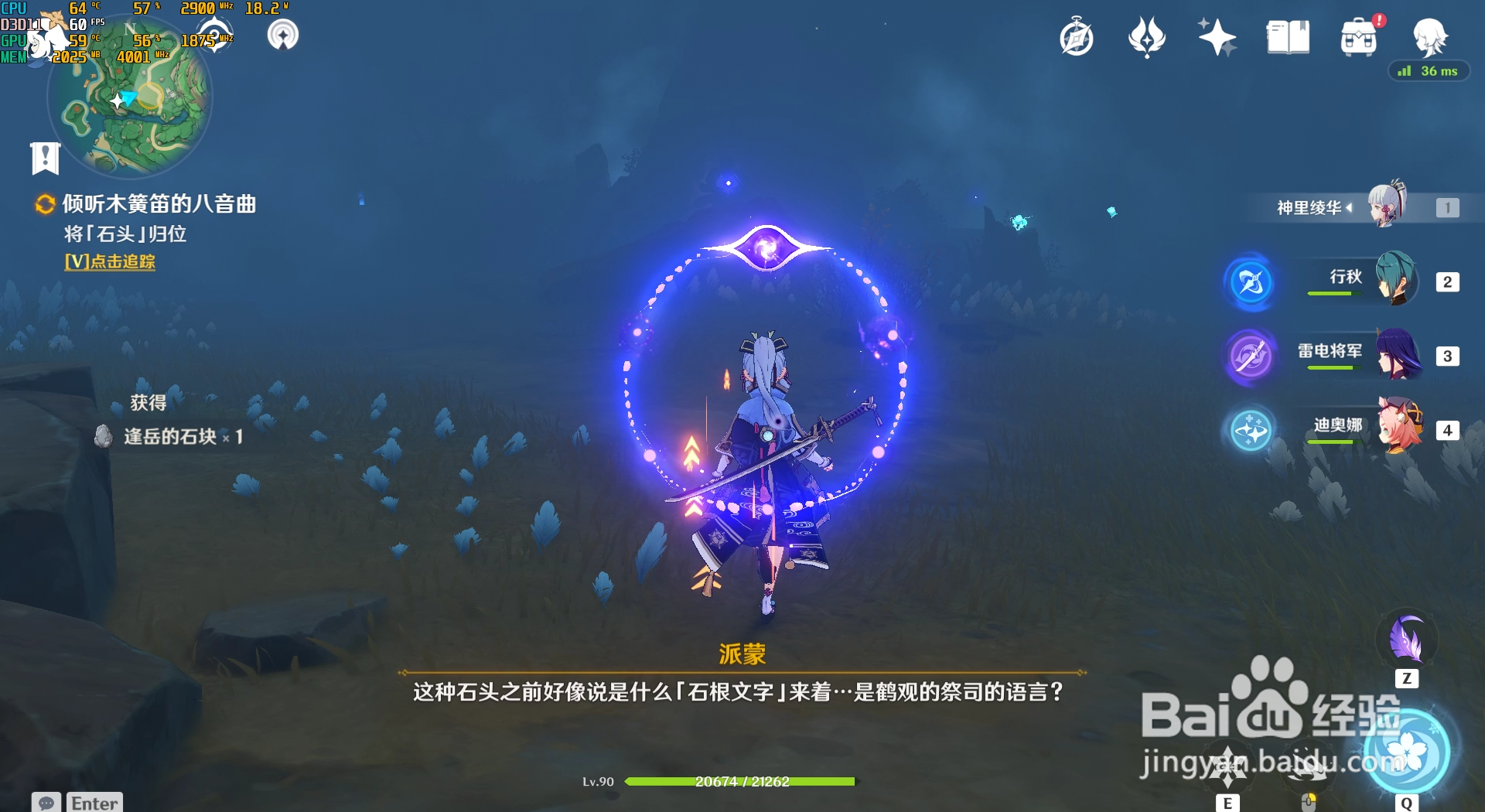The image size is (1485, 812).
Task: Open the Wish menu emblem icon
Action: coord(1146,37)
